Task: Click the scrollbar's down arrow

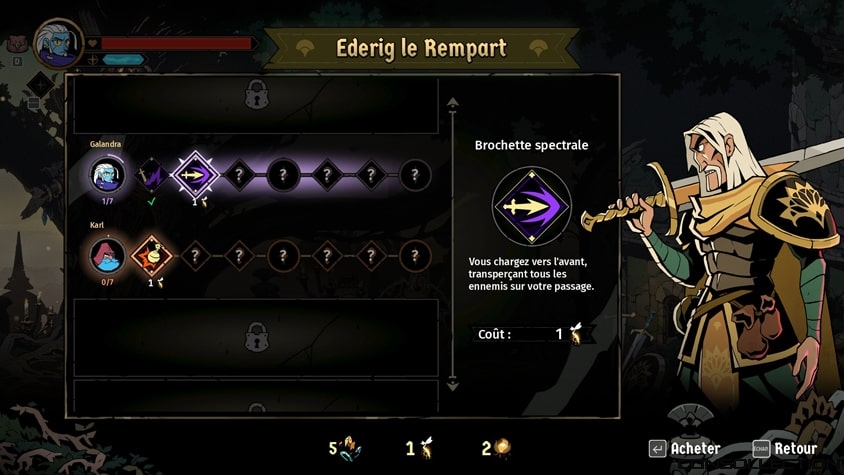Action: [x=453, y=382]
